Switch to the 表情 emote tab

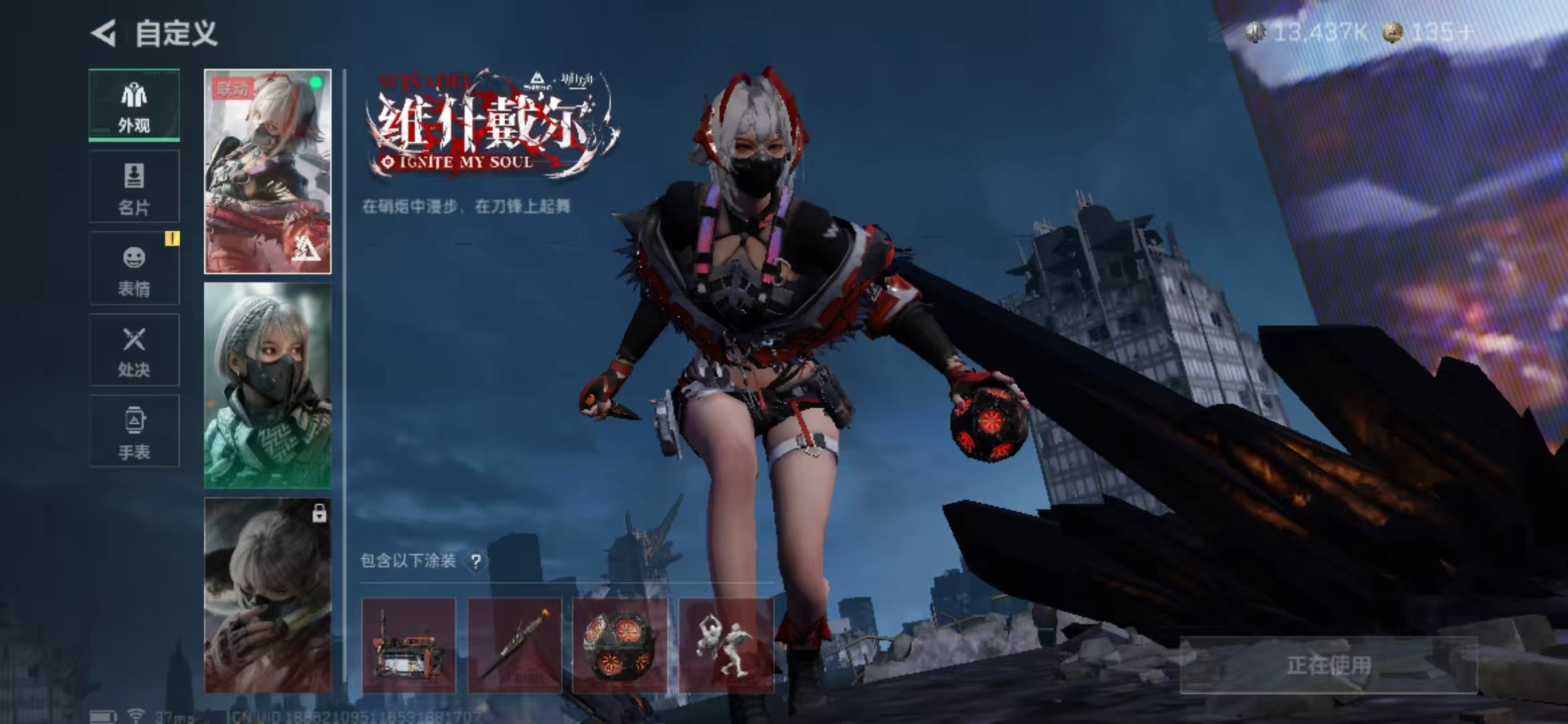coord(134,269)
